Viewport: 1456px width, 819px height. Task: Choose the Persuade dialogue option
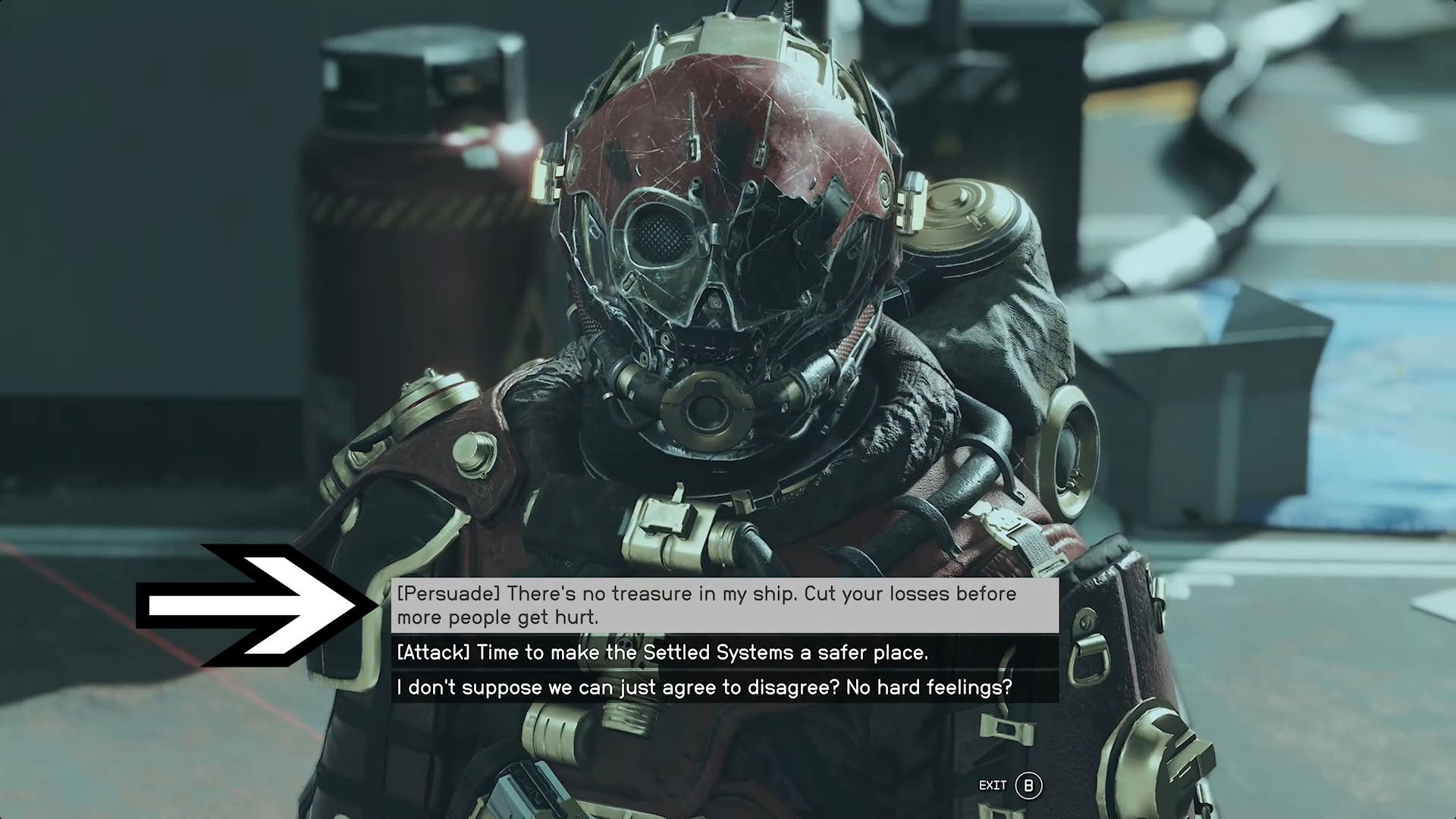click(x=724, y=605)
